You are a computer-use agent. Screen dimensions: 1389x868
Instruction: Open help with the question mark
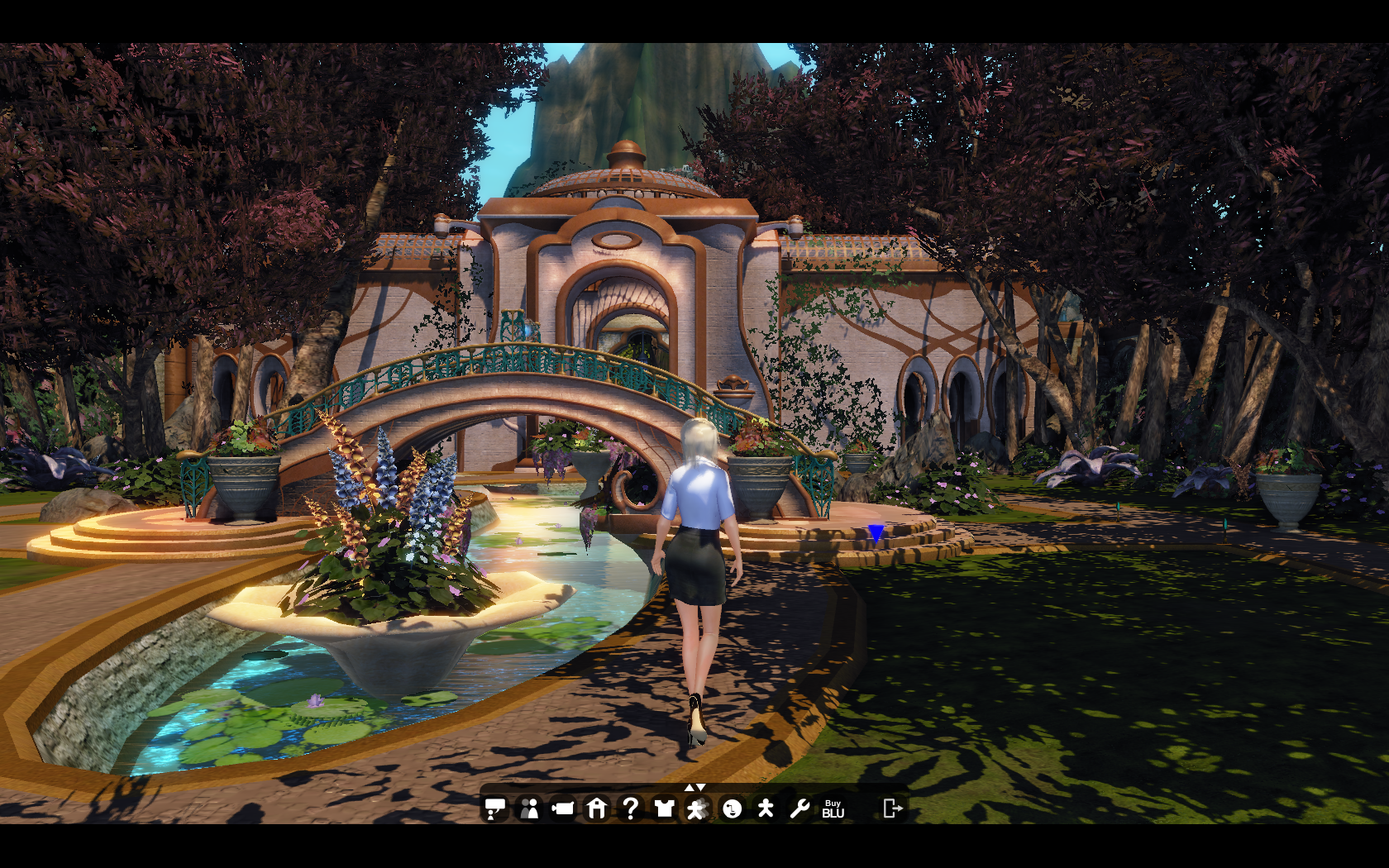[x=630, y=808]
